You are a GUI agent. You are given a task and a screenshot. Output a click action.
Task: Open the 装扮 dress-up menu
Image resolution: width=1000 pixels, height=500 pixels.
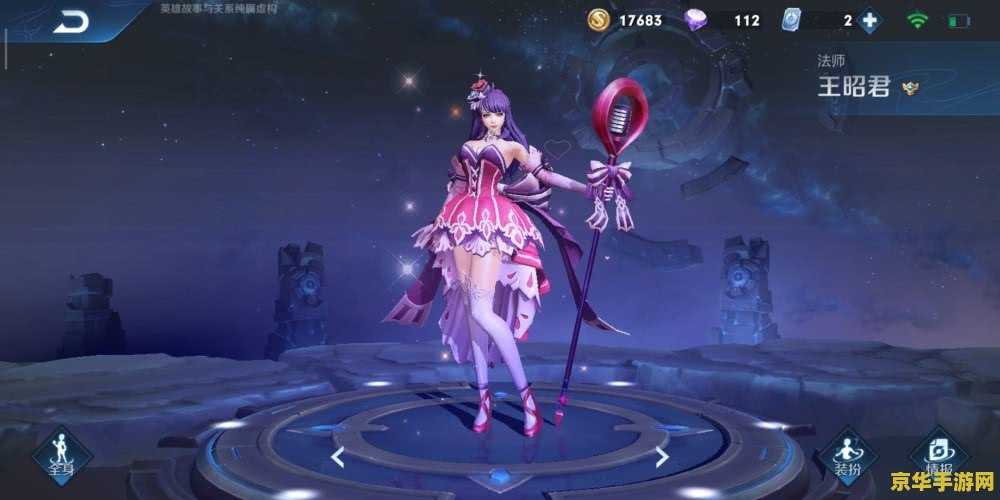[x=845, y=457]
